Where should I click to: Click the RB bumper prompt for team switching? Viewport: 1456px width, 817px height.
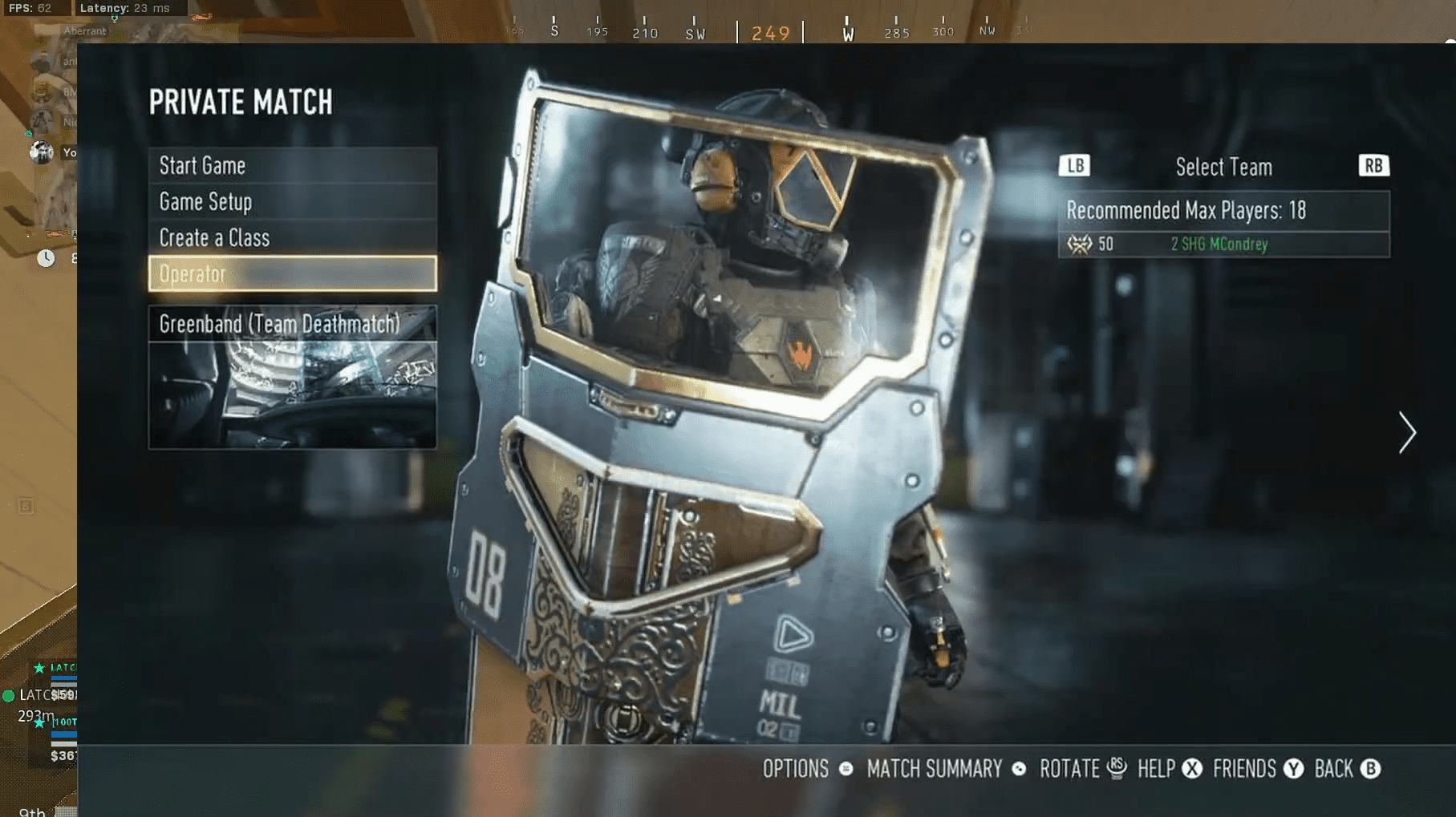click(x=1373, y=166)
